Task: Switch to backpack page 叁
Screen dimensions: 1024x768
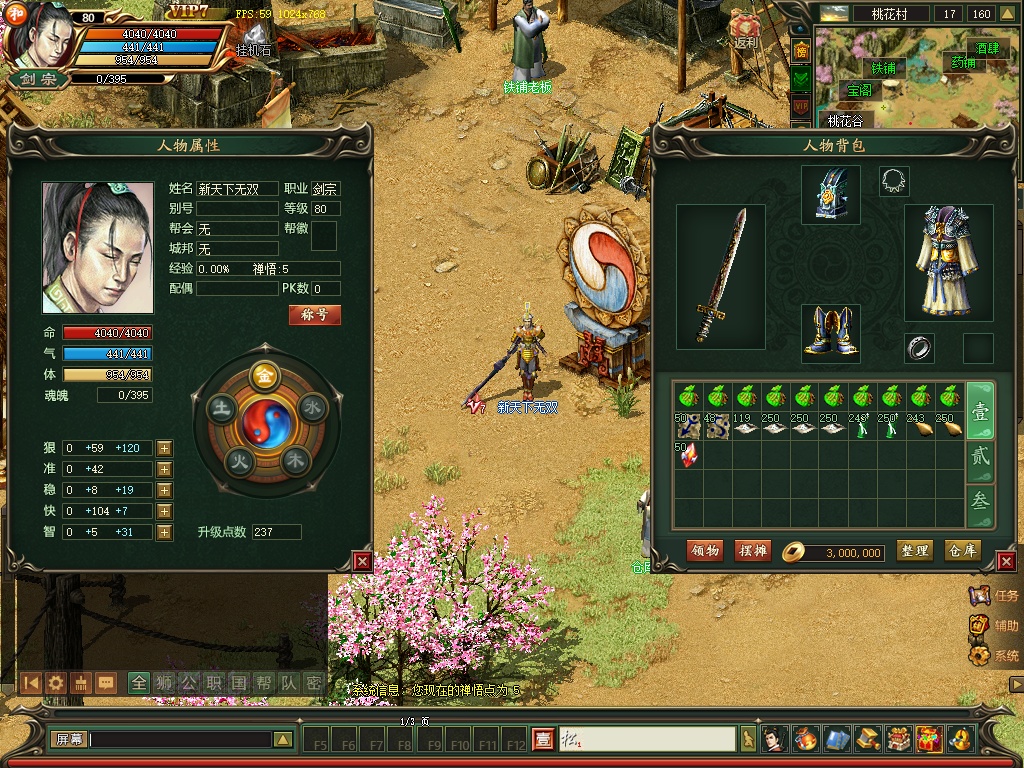Action: tap(981, 502)
